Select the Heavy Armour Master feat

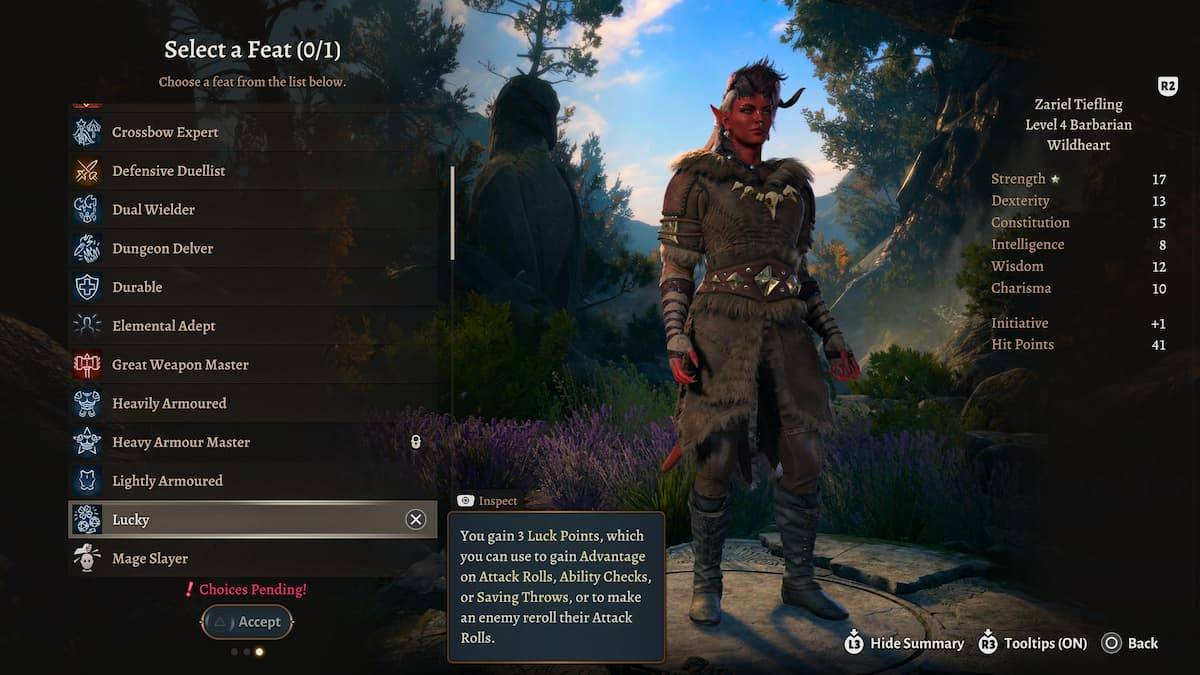point(181,442)
